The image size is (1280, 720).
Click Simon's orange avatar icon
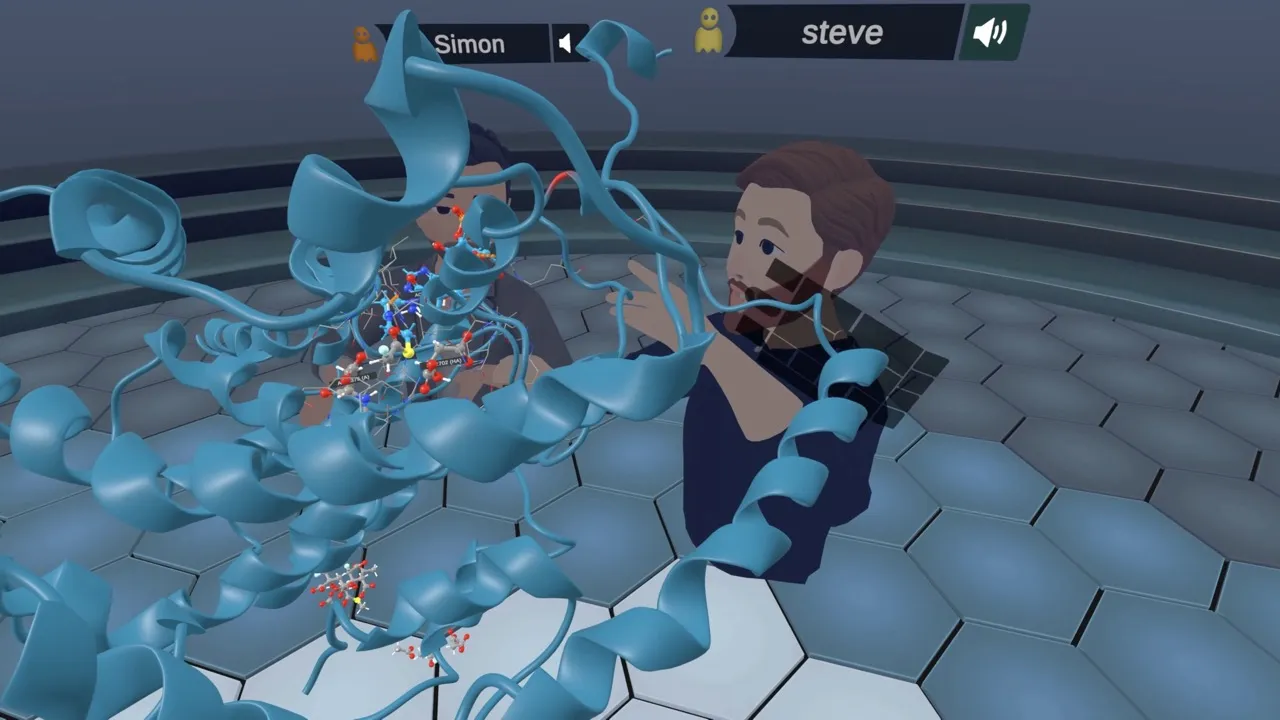pyautogui.click(x=364, y=44)
